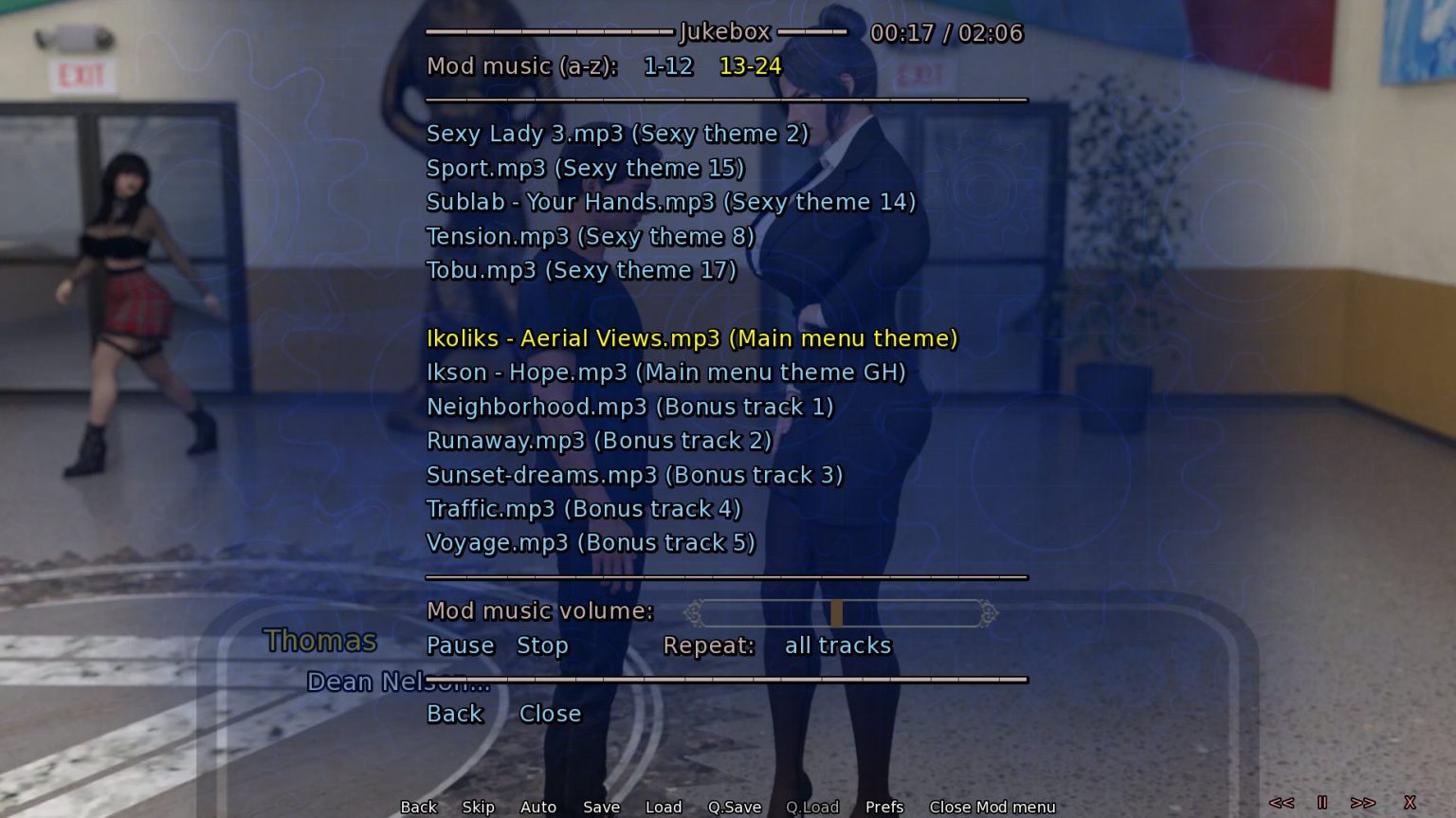This screenshot has height=818, width=1456.
Task: Quick save the game via Q.Save
Action: click(x=735, y=807)
